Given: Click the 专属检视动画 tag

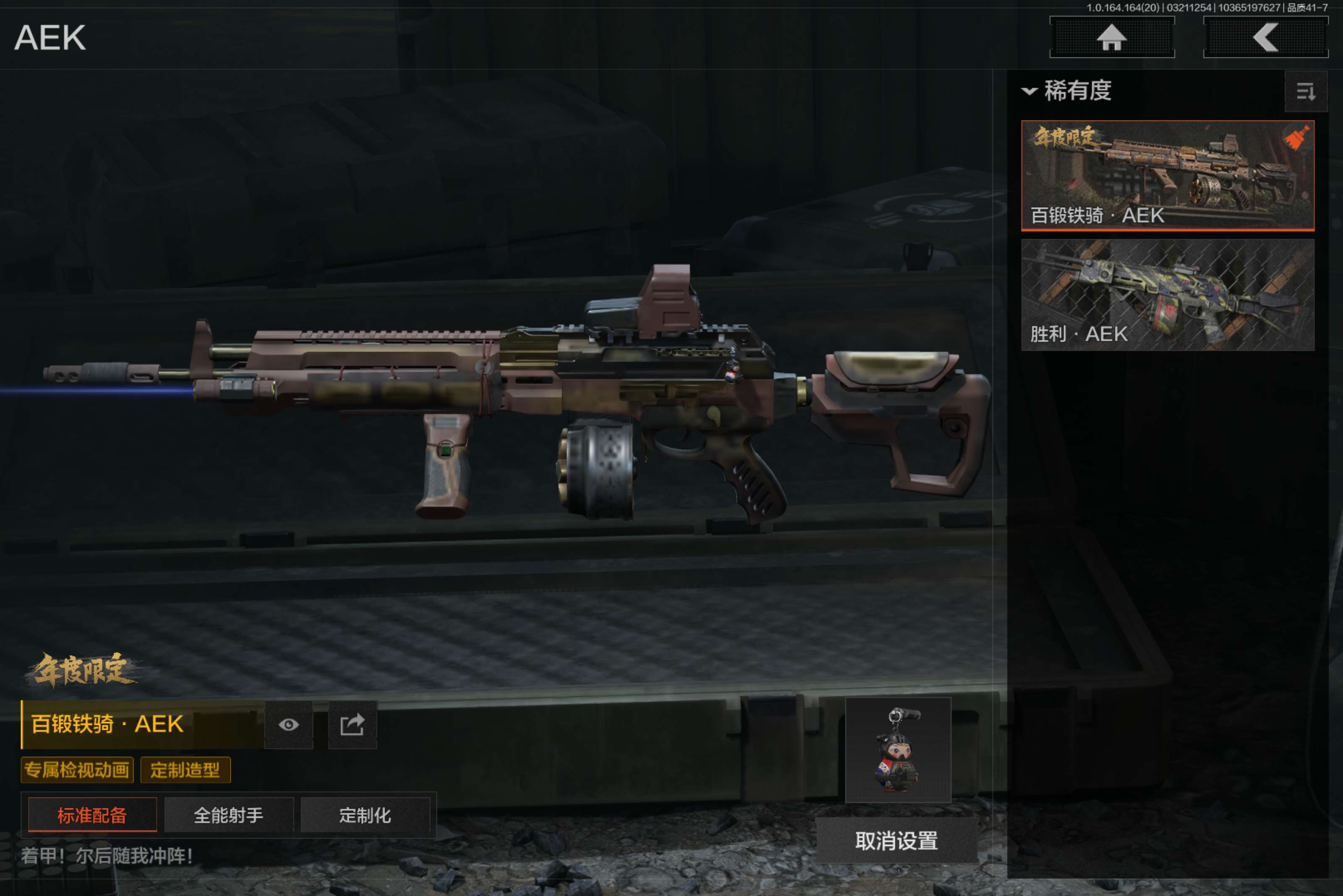Looking at the screenshot, I should (77, 770).
